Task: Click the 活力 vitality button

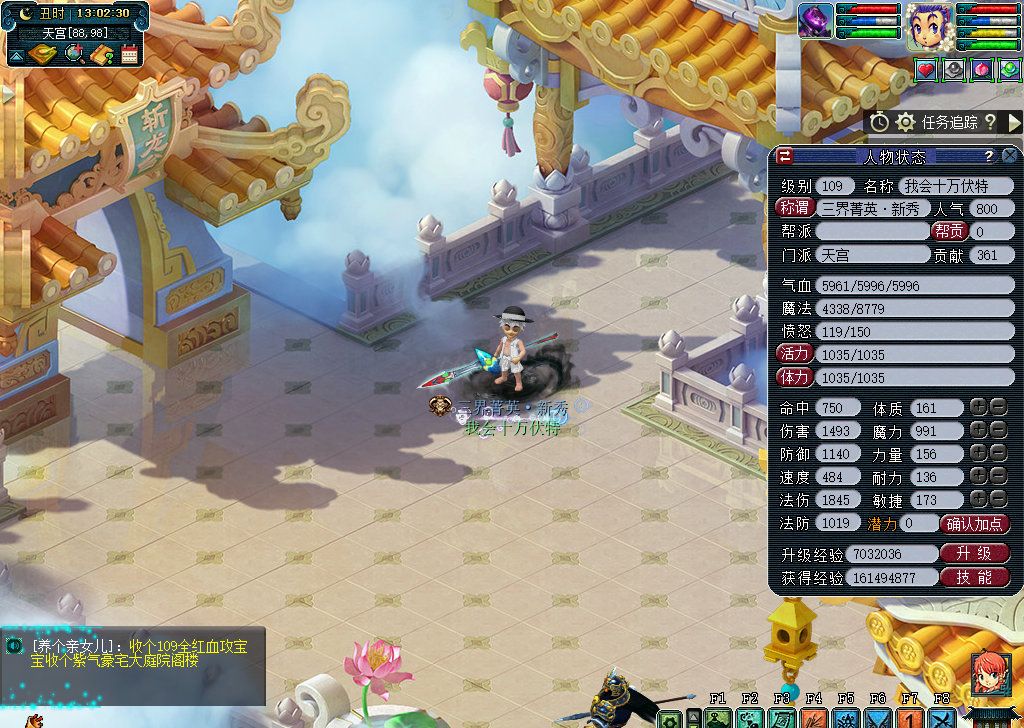Action: pos(794,354)
